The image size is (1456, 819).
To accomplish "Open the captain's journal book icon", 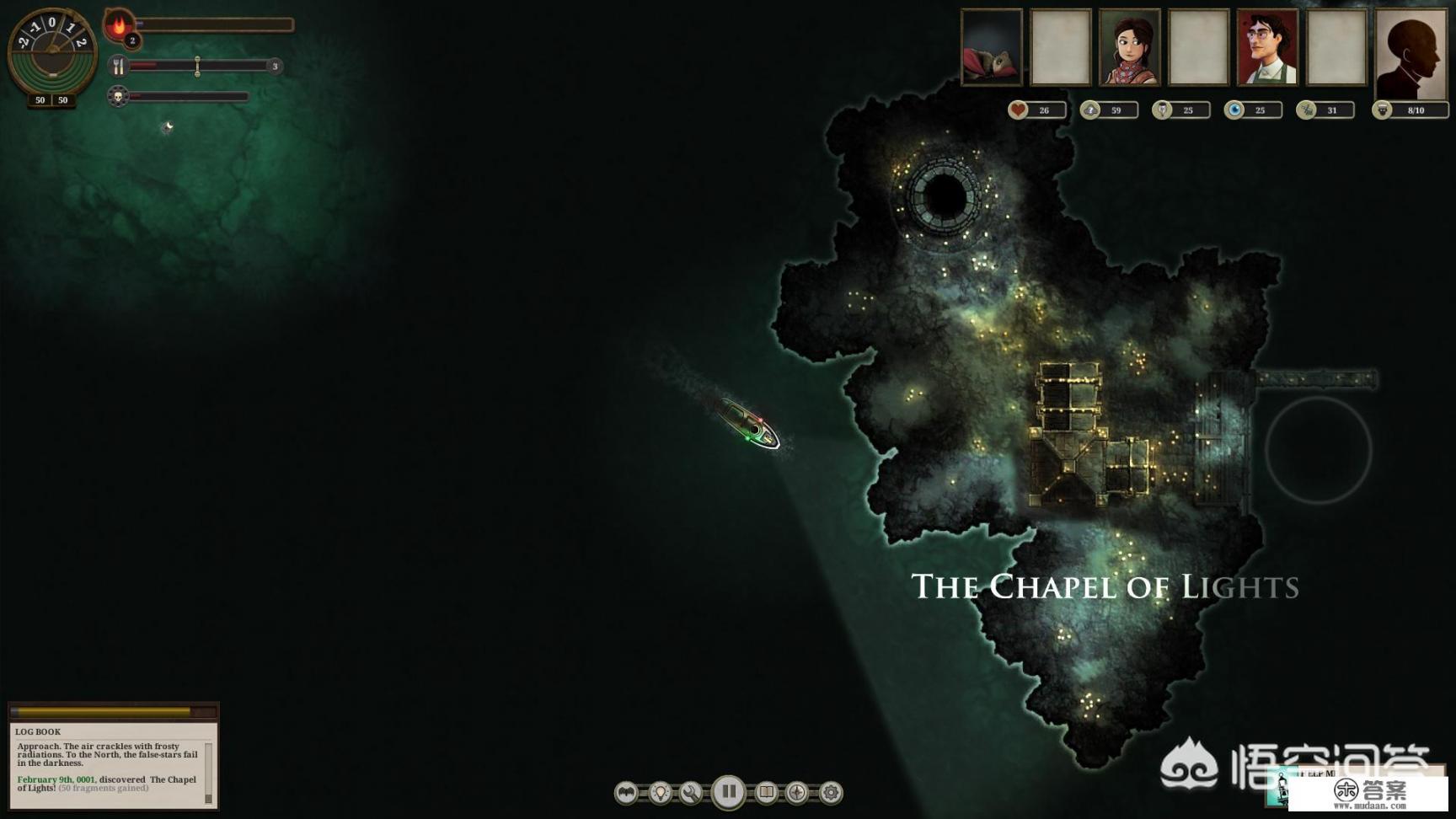I will tap(766, 792).
